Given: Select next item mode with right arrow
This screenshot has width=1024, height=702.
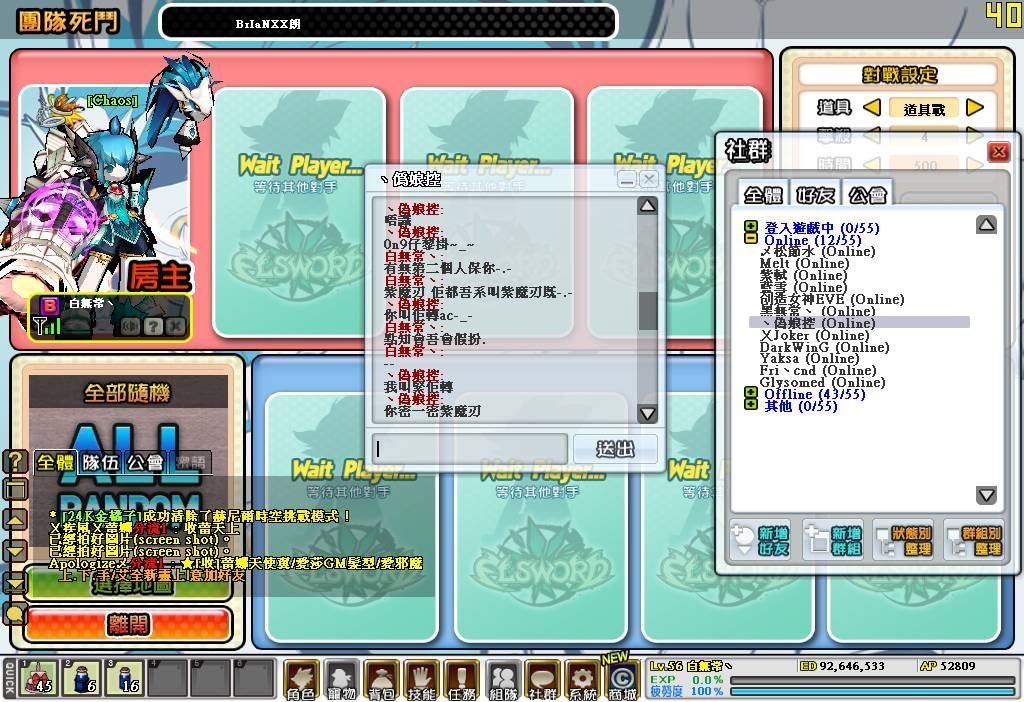Looking at the screenshot, I should pyautogui.click(x=975, y=108).
